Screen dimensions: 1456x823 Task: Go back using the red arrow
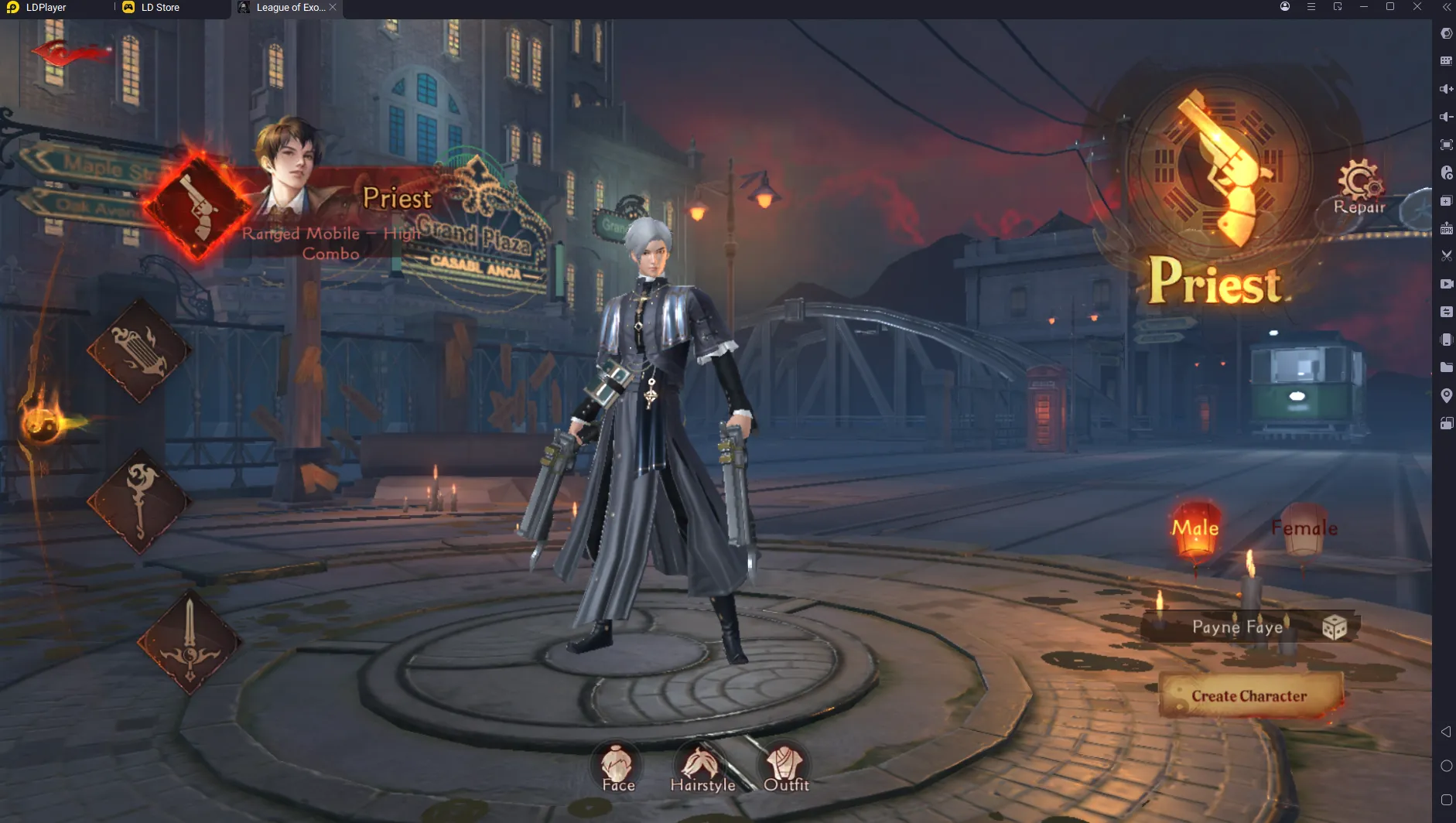pyautogui.click(x=68, y=53)
